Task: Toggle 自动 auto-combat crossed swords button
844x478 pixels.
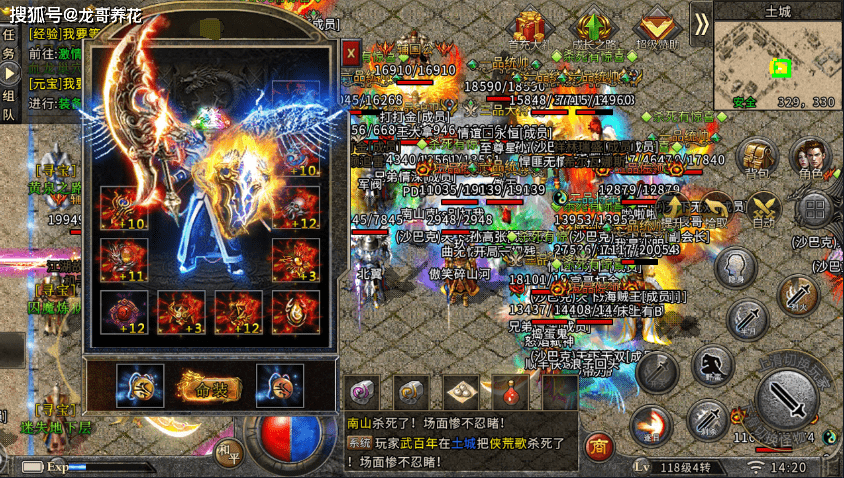Action: tap(765, 207)
